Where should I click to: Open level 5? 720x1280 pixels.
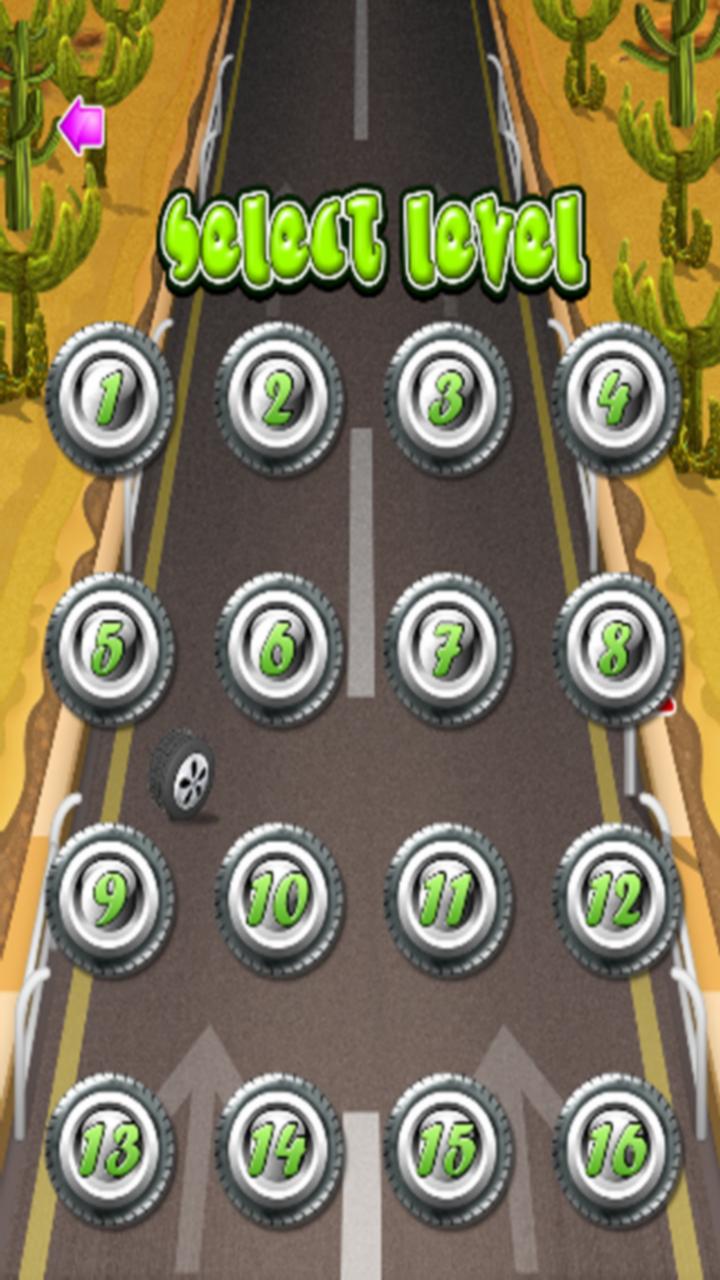click(x=110, y=649)
